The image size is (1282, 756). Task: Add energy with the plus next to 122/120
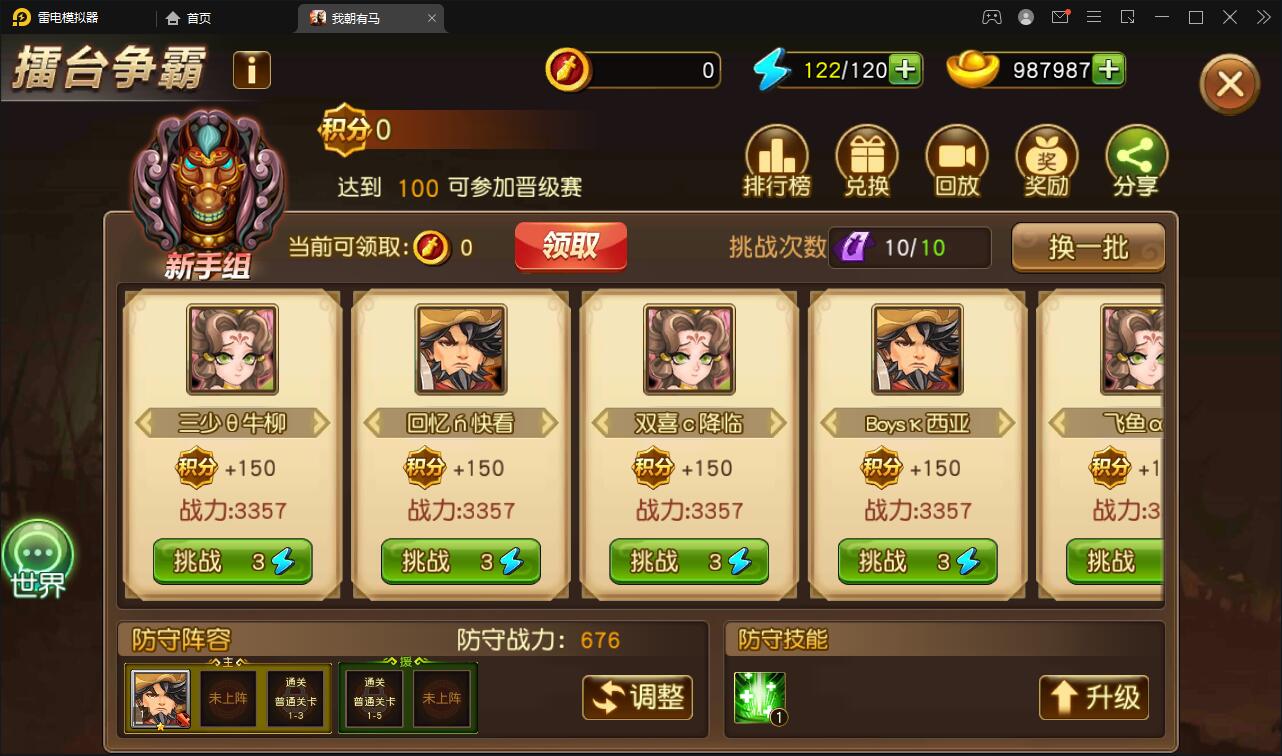pyautogui.click(x=907, y=70)
